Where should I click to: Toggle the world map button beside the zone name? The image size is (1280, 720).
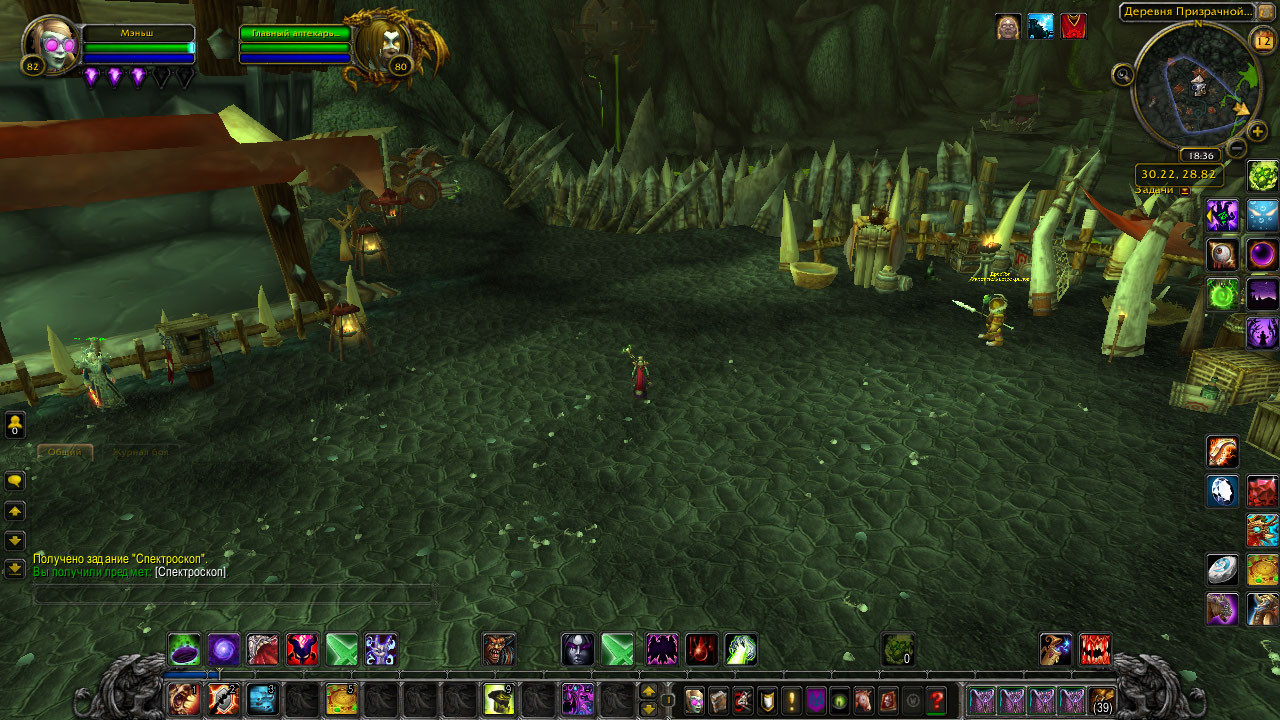click(x=1266, y=11)
